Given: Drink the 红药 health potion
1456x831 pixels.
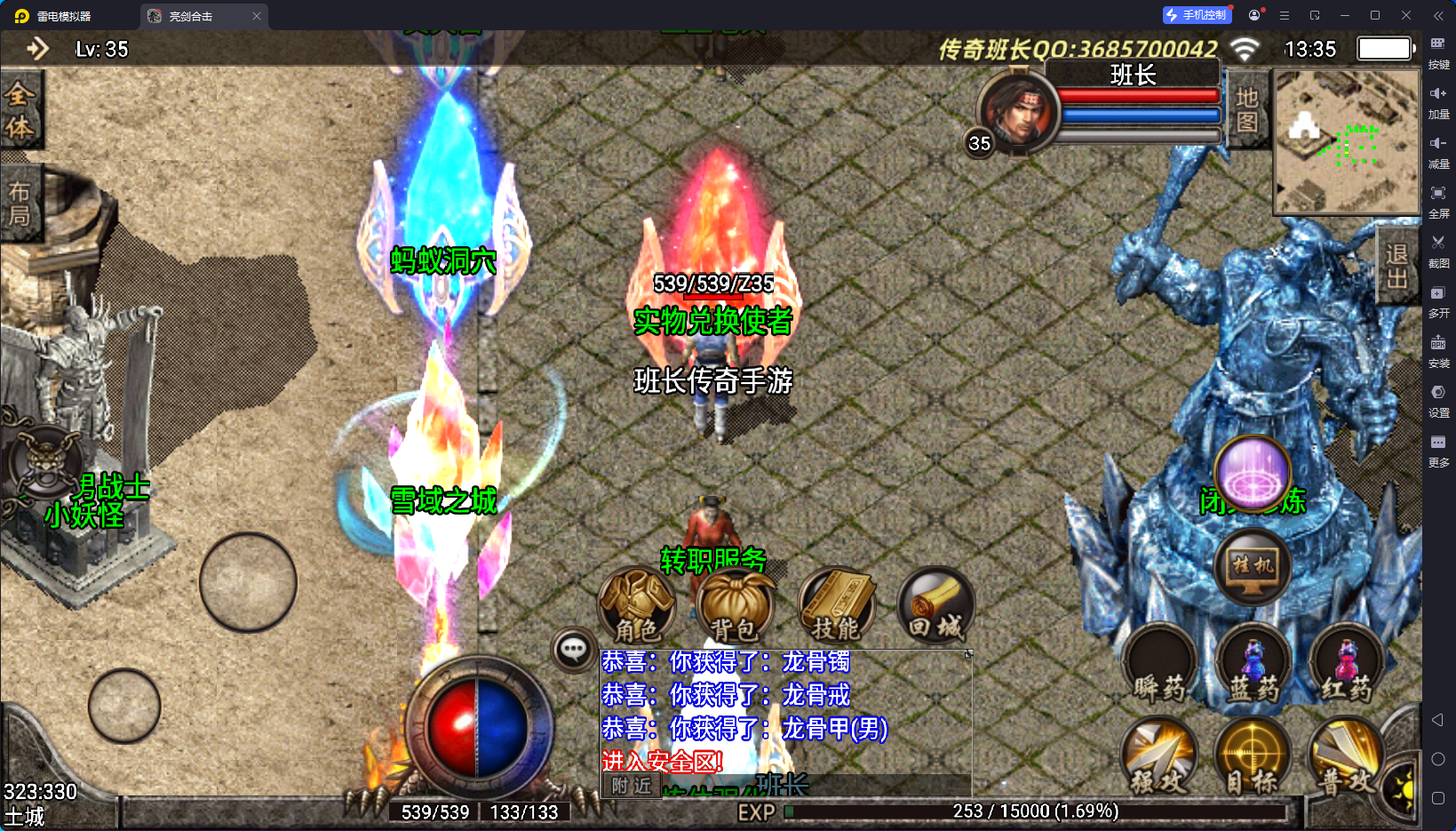Looking at the screenshot, I should pyautogui.click(x=1347, y=665).
